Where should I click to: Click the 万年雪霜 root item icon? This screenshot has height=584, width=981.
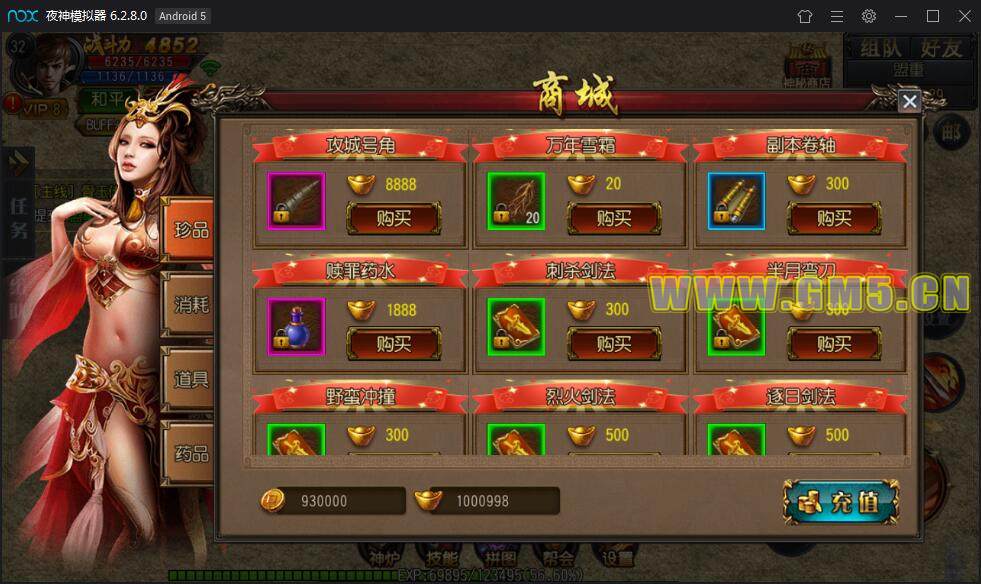click(x=516, y=201)
